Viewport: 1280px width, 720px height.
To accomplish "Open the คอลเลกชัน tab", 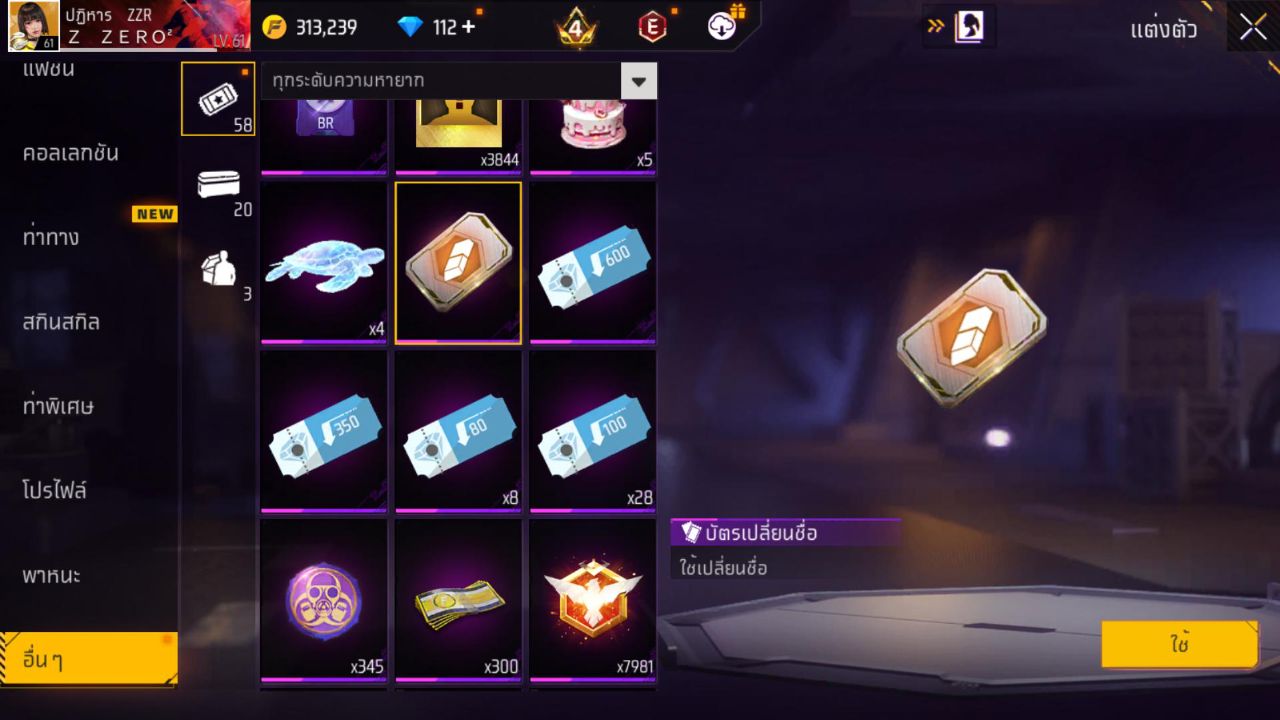I will [x=75, y=152].
